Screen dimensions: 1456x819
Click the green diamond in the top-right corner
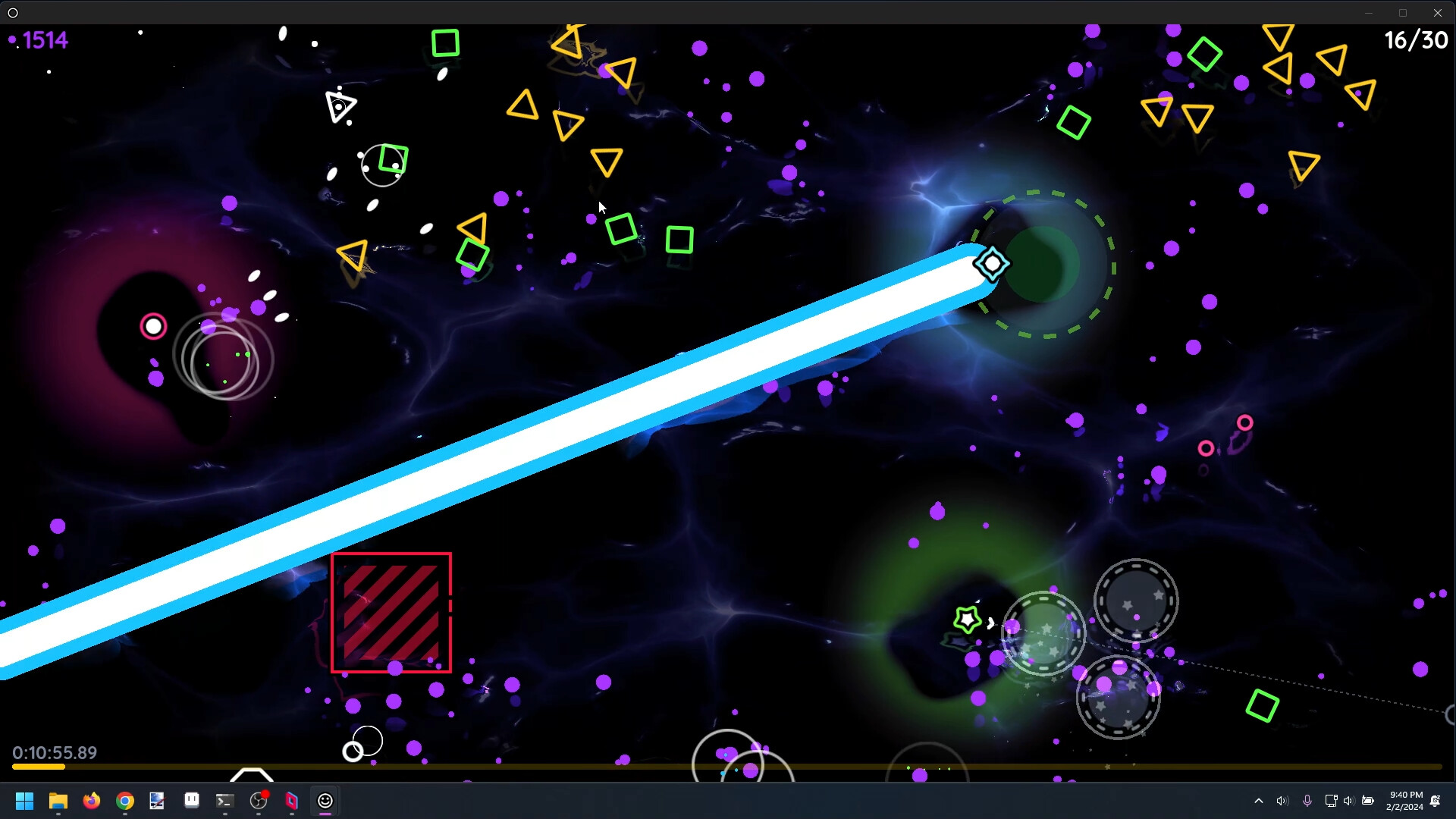[x=1207, y=55]
